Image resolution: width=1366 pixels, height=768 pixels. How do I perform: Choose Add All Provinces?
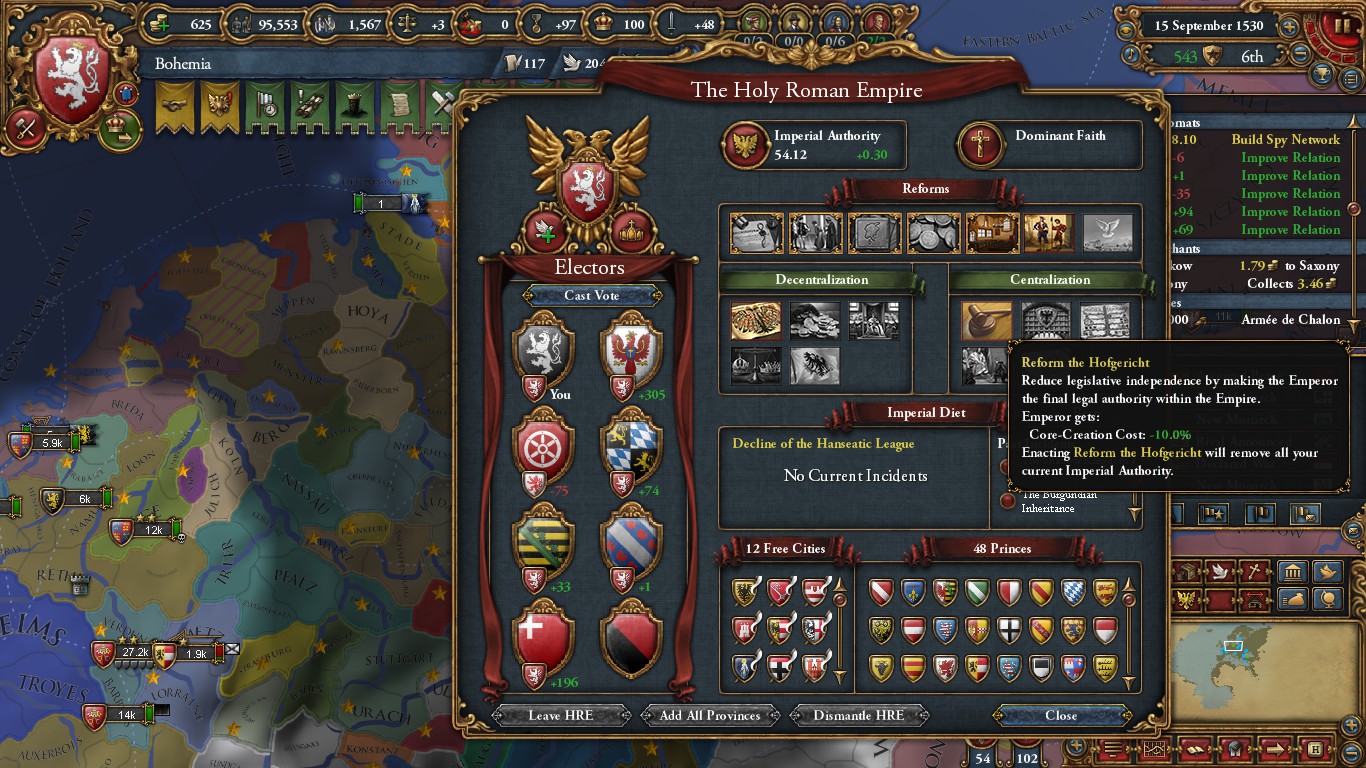tap(710, 715)
